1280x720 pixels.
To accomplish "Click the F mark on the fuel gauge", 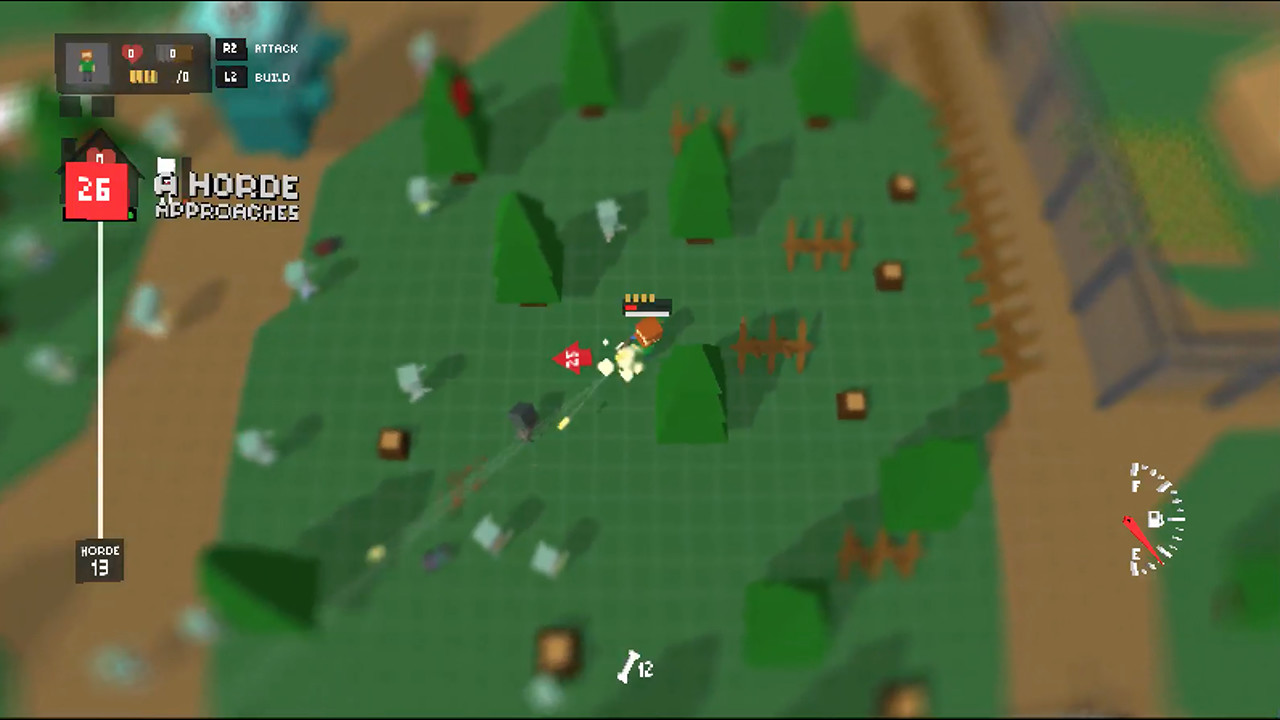I will (1136, 485).
